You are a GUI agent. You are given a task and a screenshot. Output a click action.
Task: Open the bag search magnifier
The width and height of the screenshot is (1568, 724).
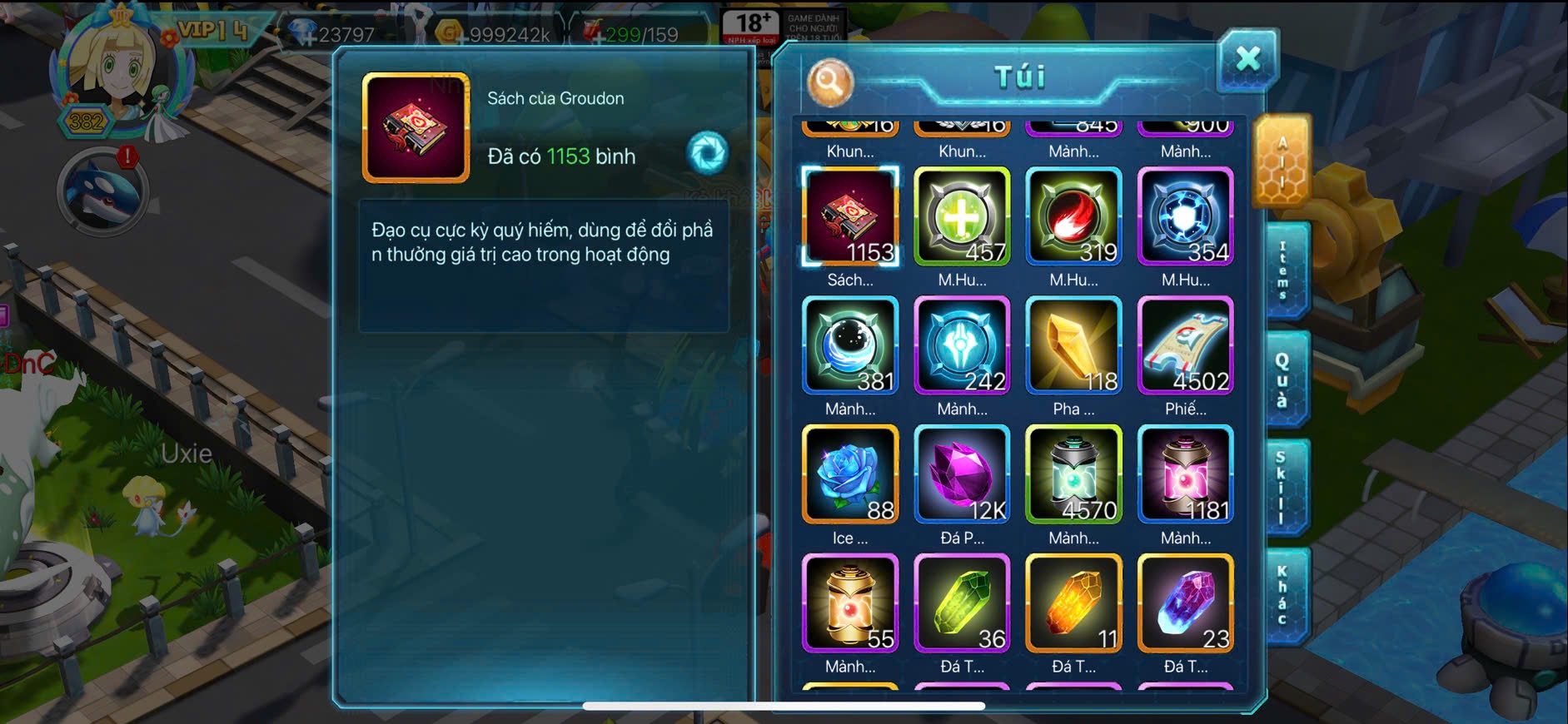point(829,82)
